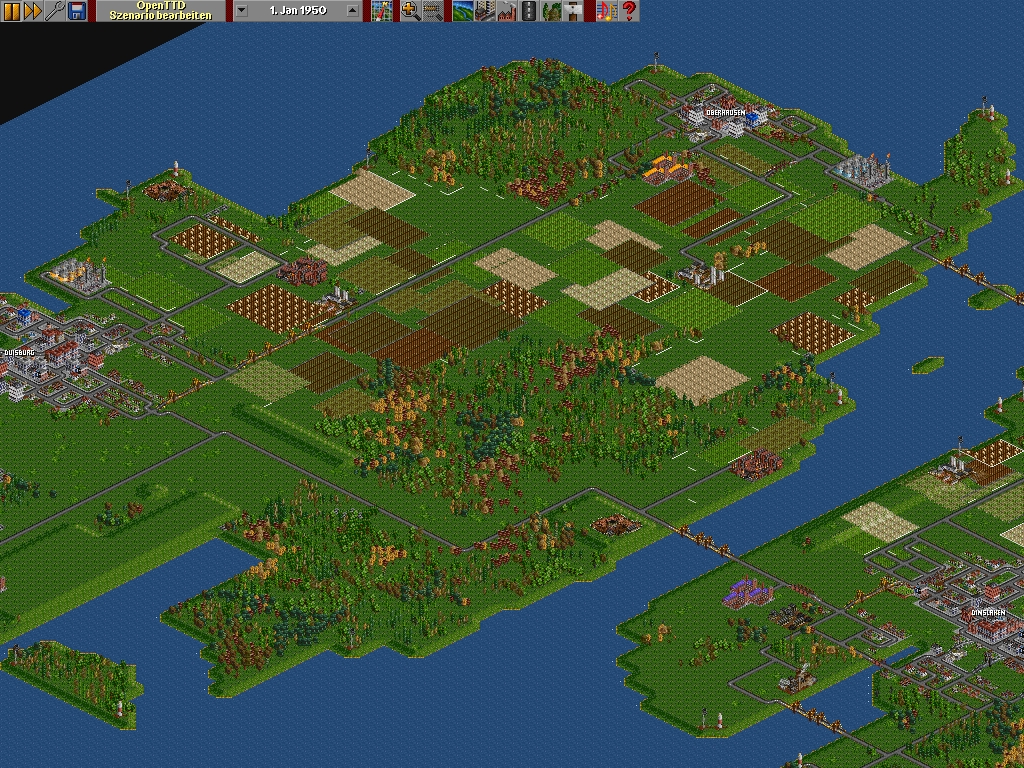The height and width of the screenshot is (768, 1024).
Task: Select the road construction tool
Action: [528, 11]
